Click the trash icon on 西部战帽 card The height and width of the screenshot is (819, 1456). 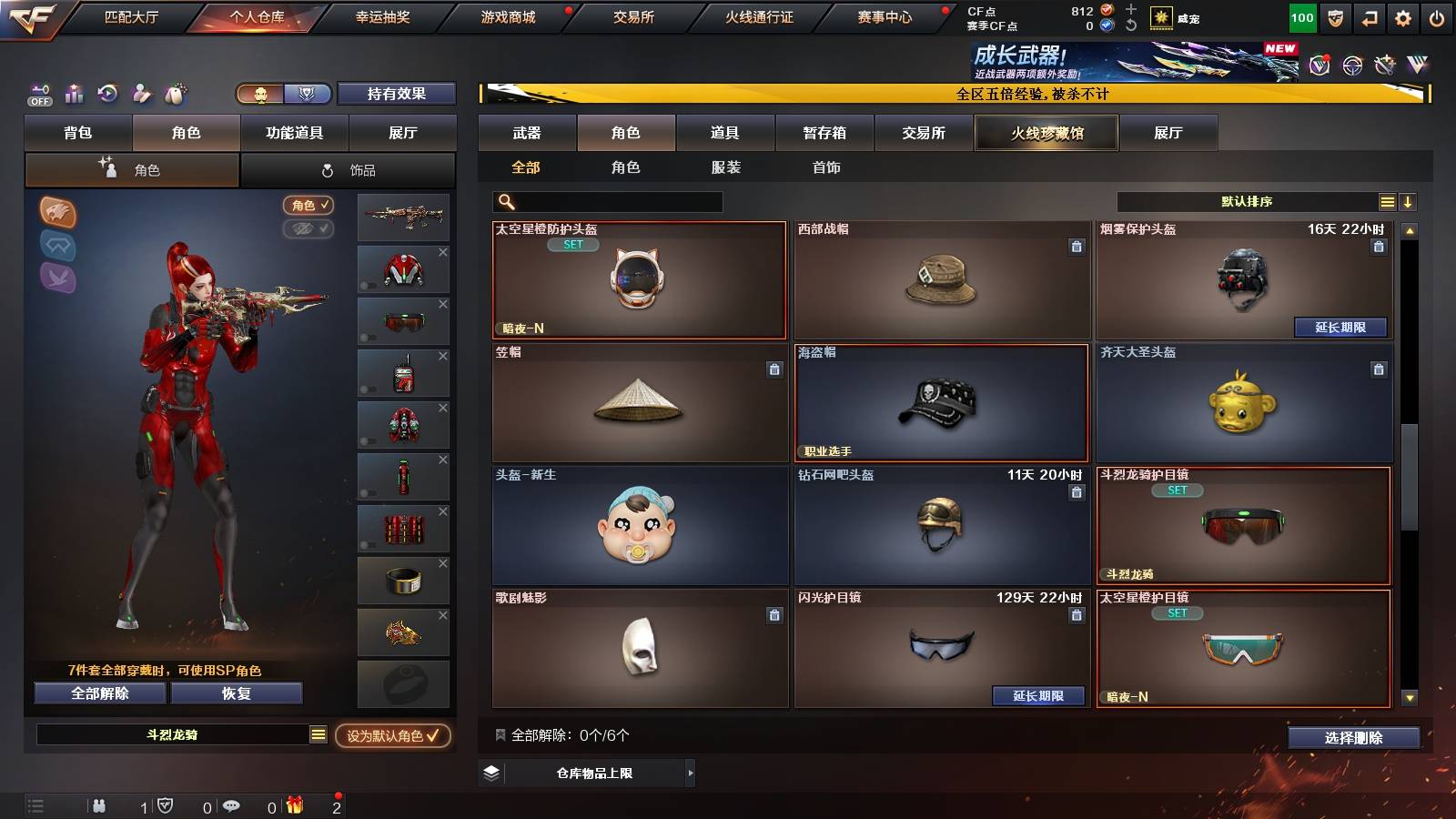tap(1075, 248)
